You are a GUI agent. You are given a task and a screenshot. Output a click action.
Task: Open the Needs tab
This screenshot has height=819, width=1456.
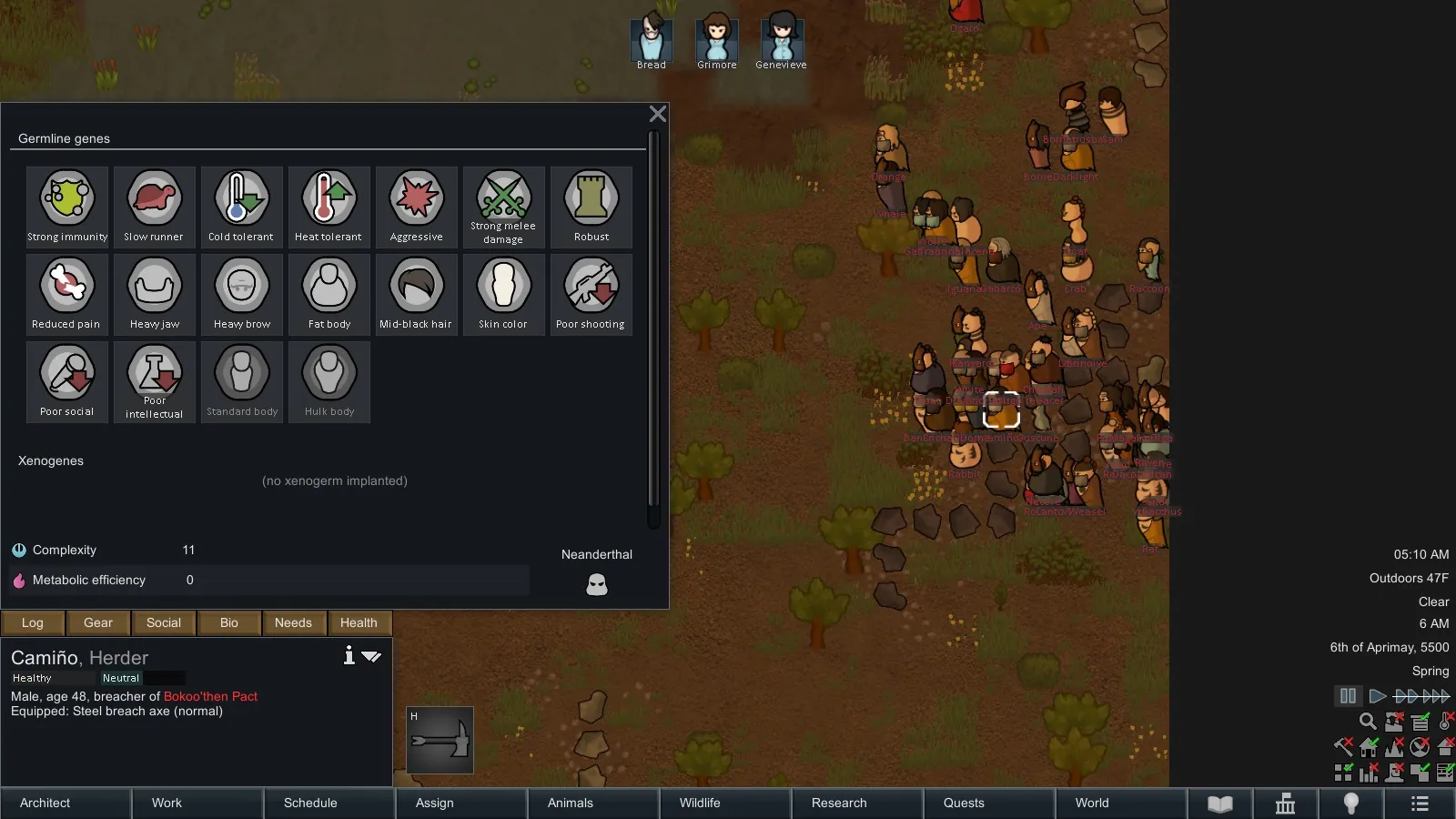293,622
